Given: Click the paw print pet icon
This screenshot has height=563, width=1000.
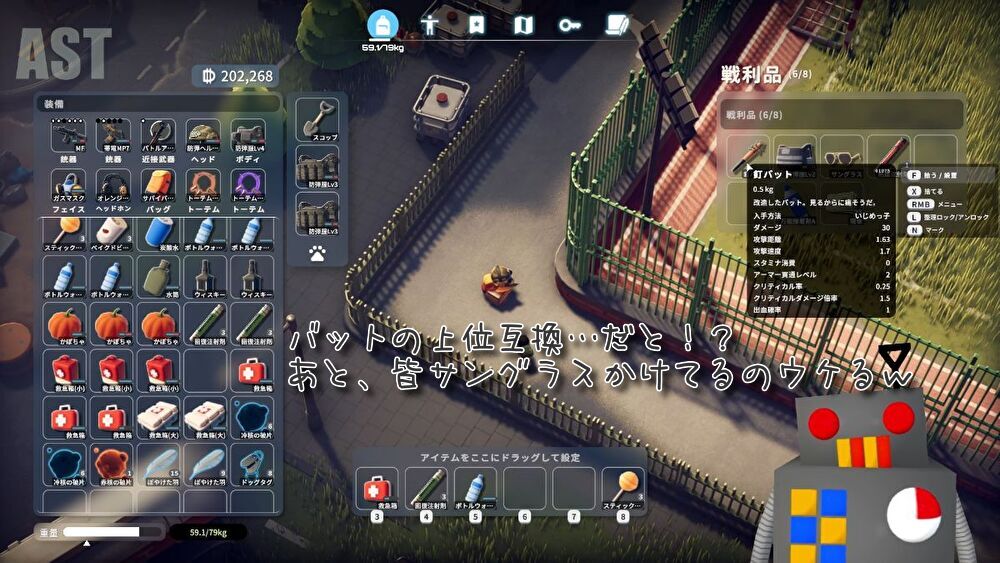Looking at the screenshot, I should 317,254.
